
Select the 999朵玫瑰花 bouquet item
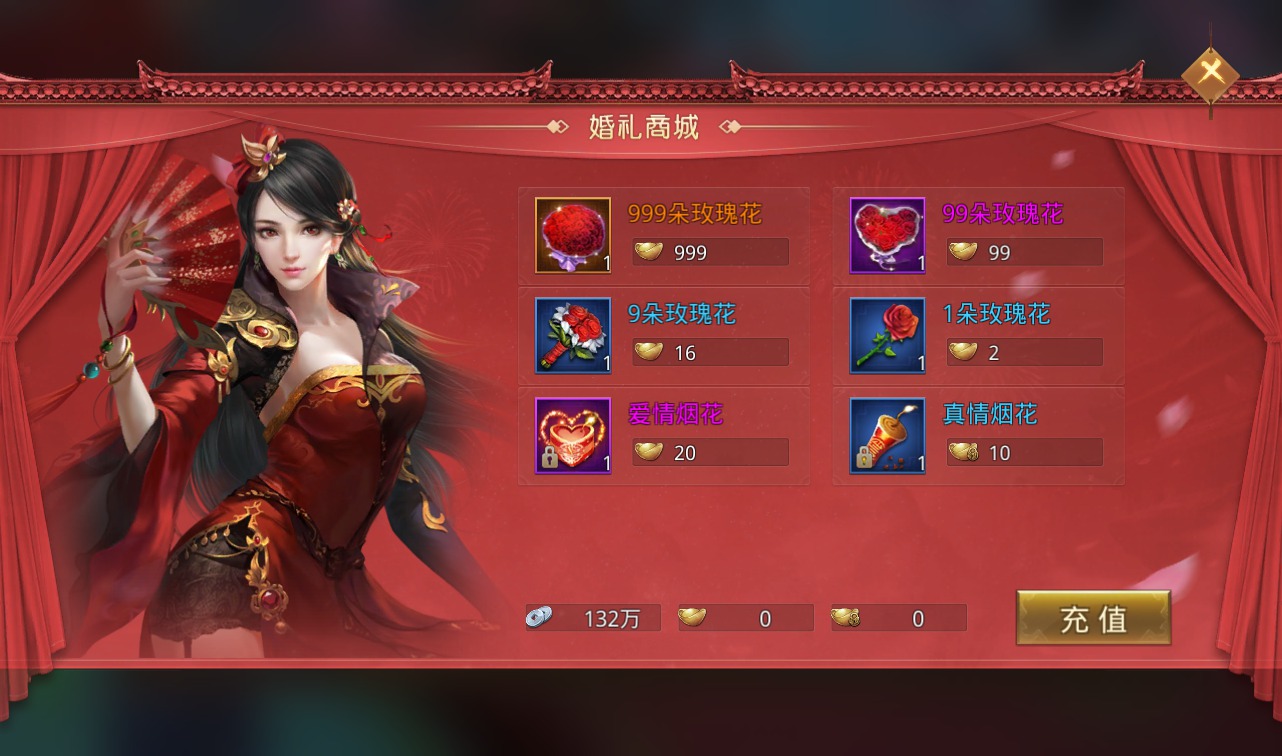click(x=573, y=236)
